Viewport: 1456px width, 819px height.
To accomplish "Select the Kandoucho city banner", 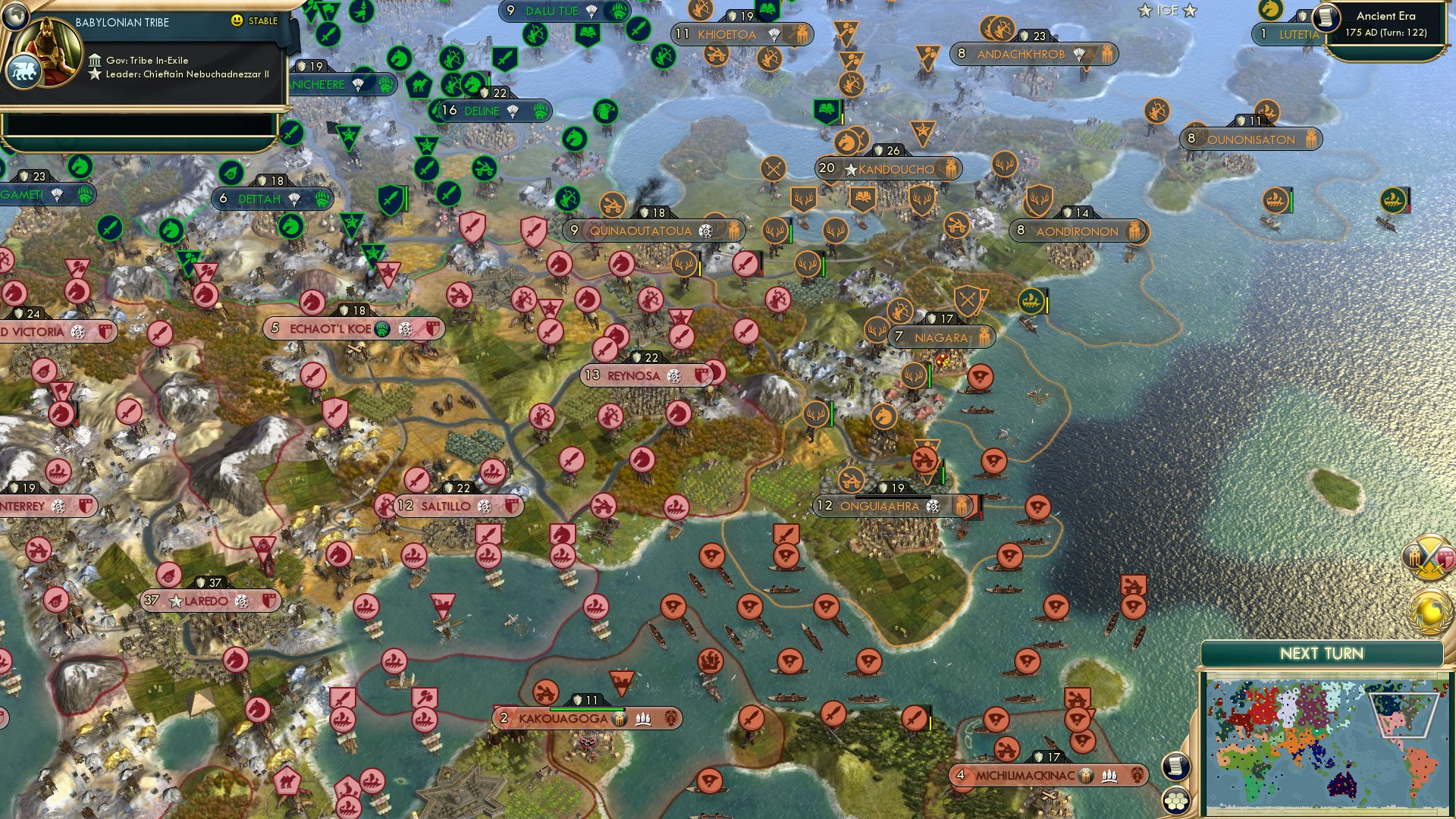I will click(896, 169).
